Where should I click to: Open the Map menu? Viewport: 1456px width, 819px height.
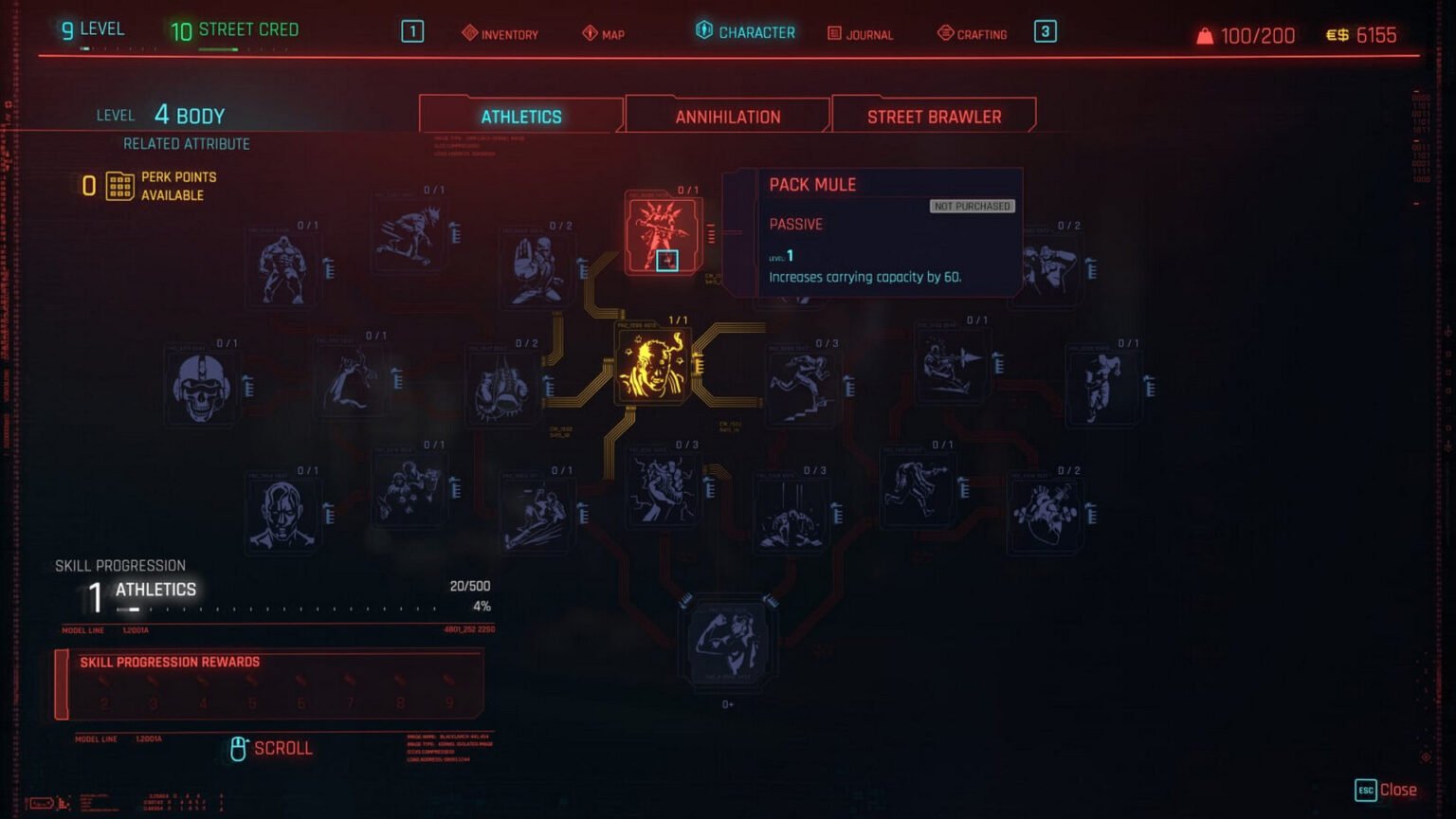(603, 34)
